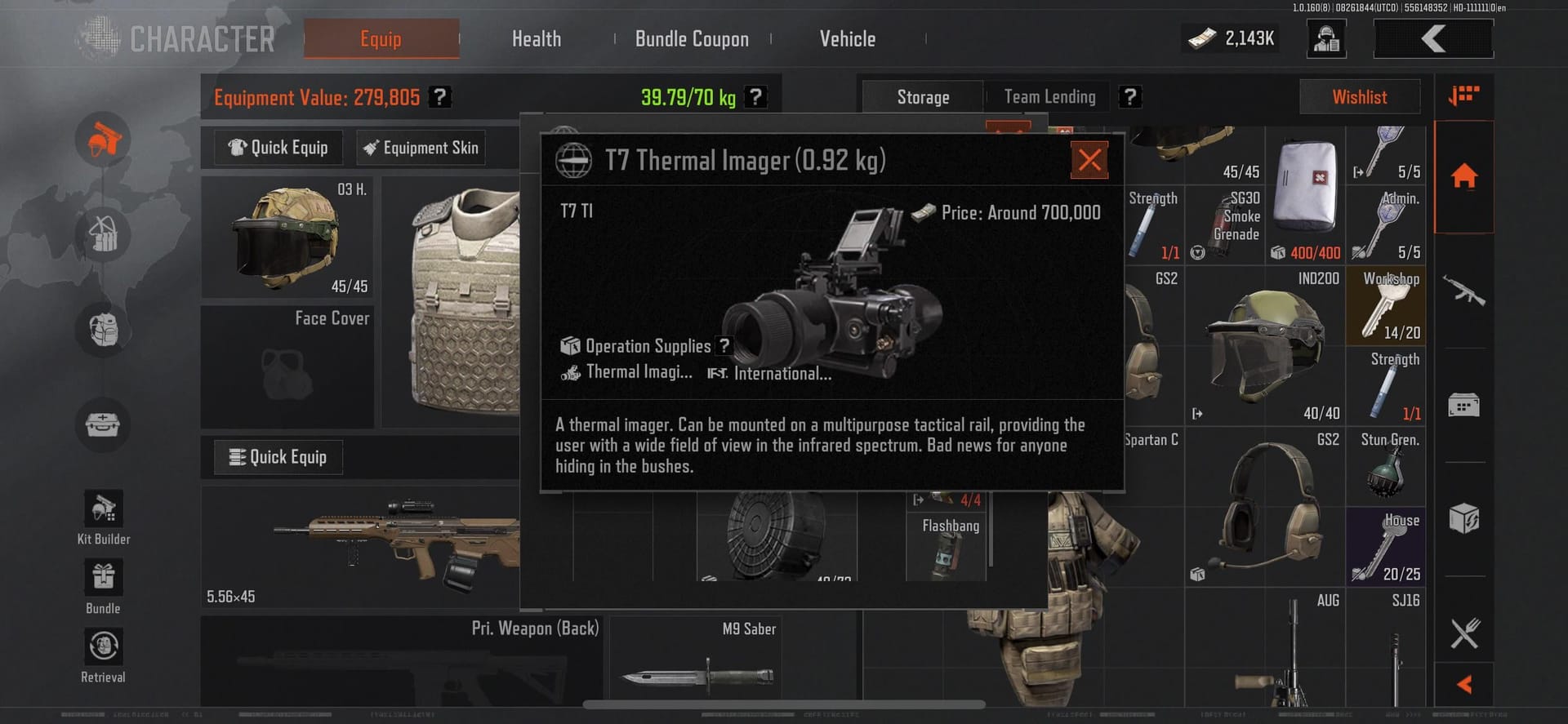1568x724 pixels.
Task: Select the equipped helmet slot
Action: click(x=286, y=238)
